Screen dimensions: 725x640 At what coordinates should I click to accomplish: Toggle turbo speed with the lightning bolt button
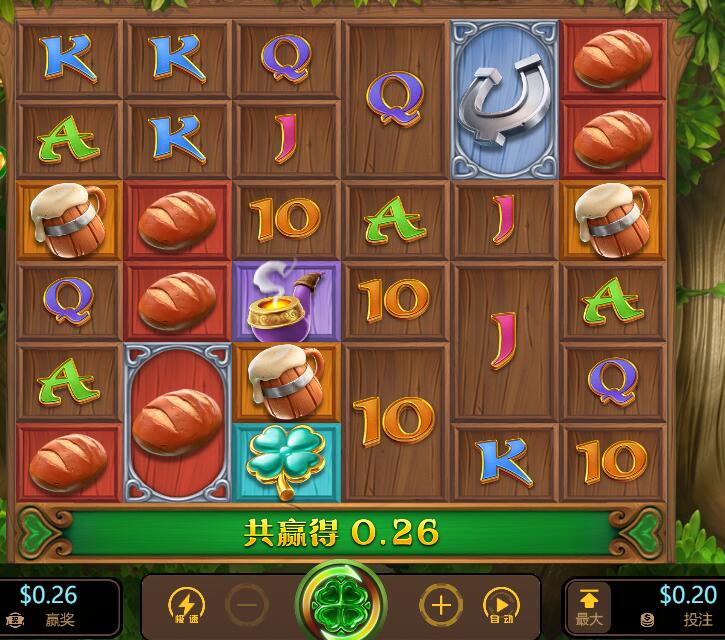[187, 605]
